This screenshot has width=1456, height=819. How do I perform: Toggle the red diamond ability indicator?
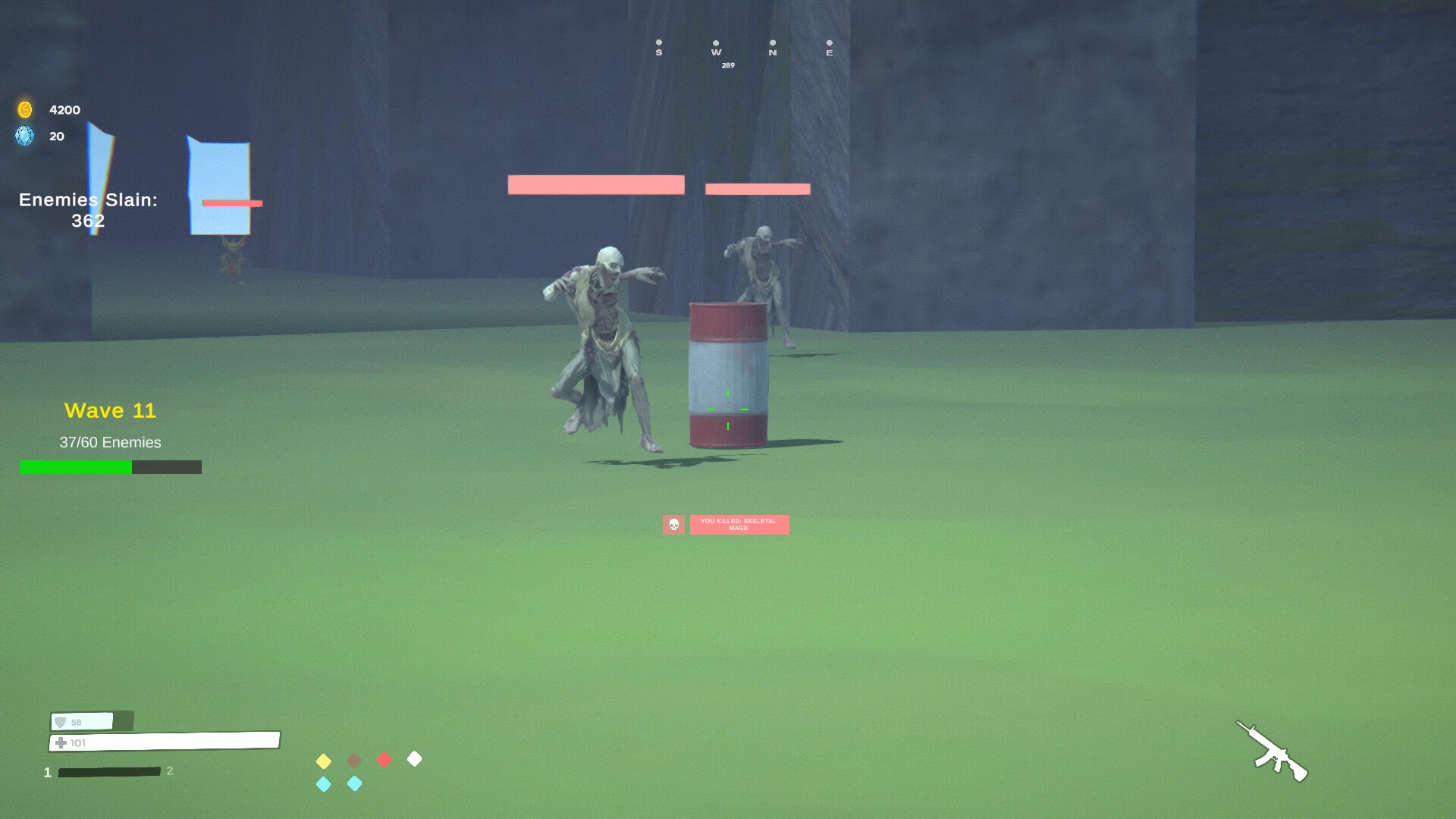pos(384,759)
